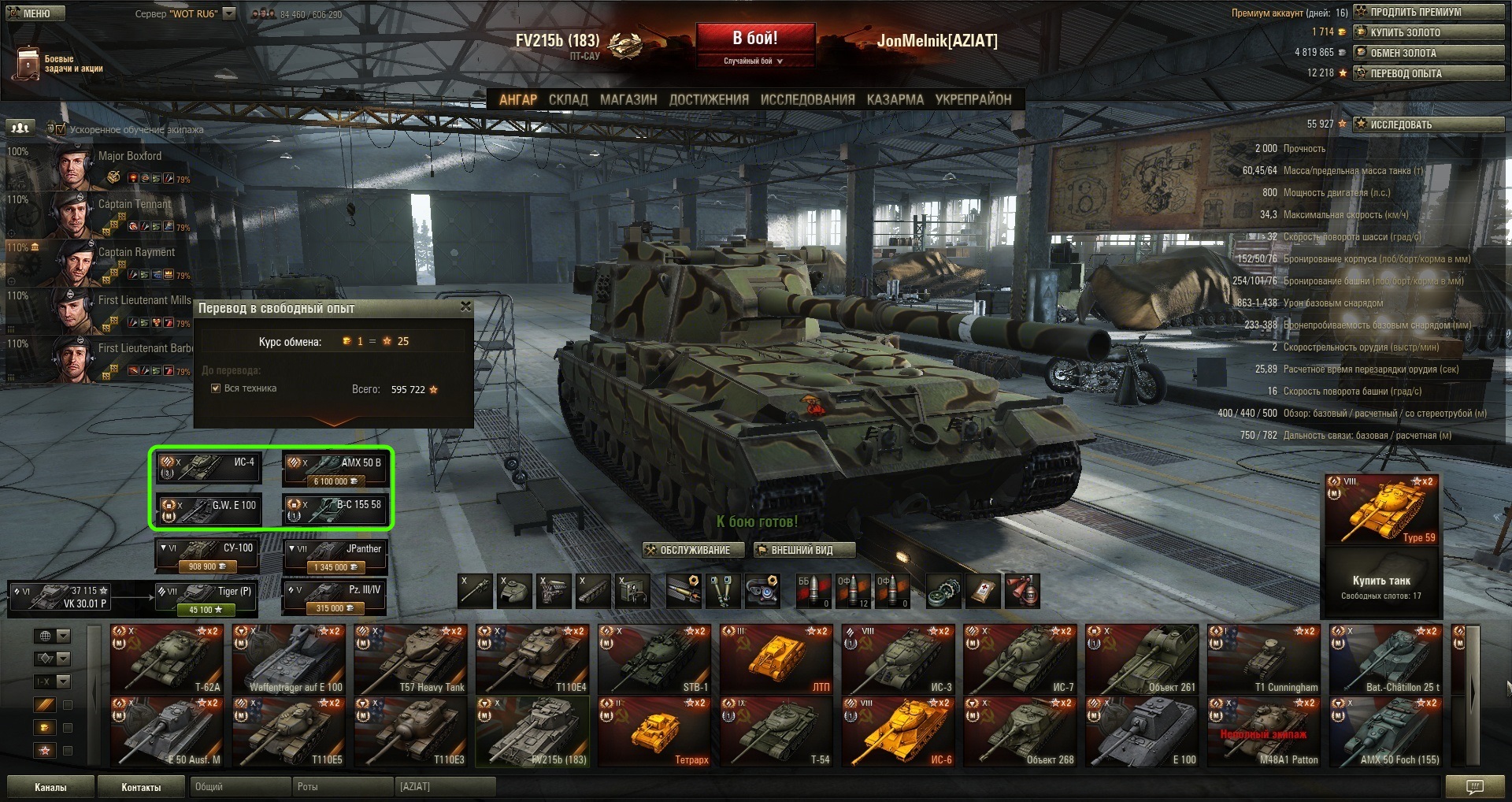
Task: Close the free experience conversion window
Action: (x=465, y=306)
